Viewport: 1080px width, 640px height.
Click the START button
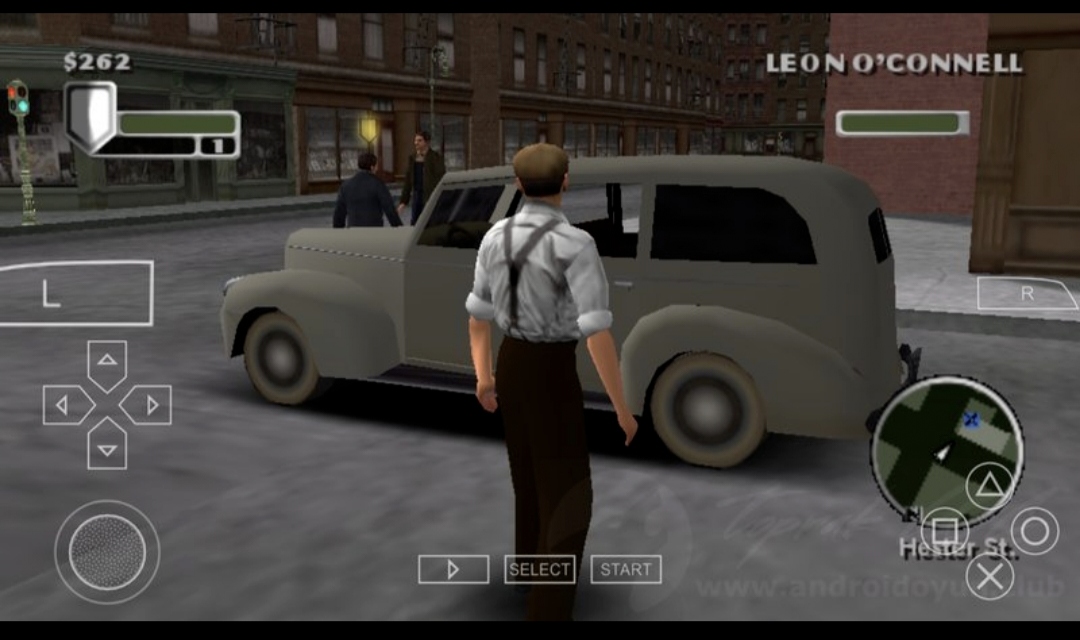[626, 569]
